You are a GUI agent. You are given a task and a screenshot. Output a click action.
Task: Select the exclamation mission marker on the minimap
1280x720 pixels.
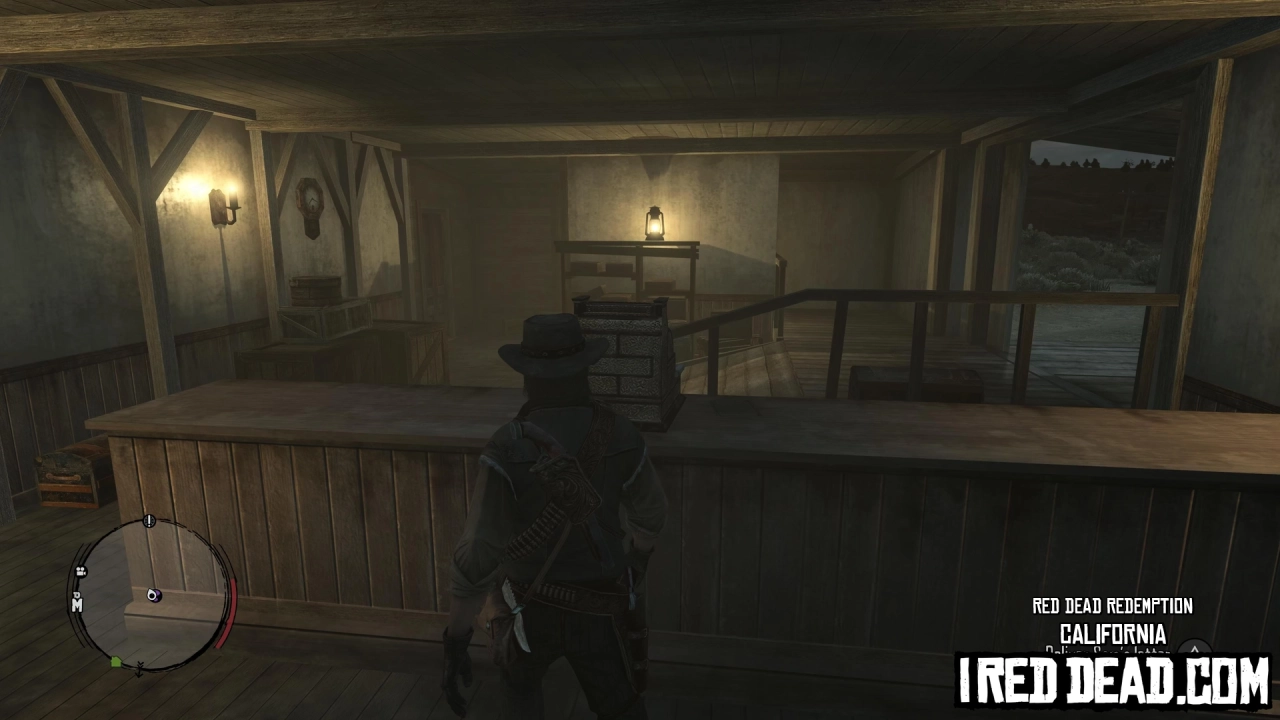coord(147,521)
